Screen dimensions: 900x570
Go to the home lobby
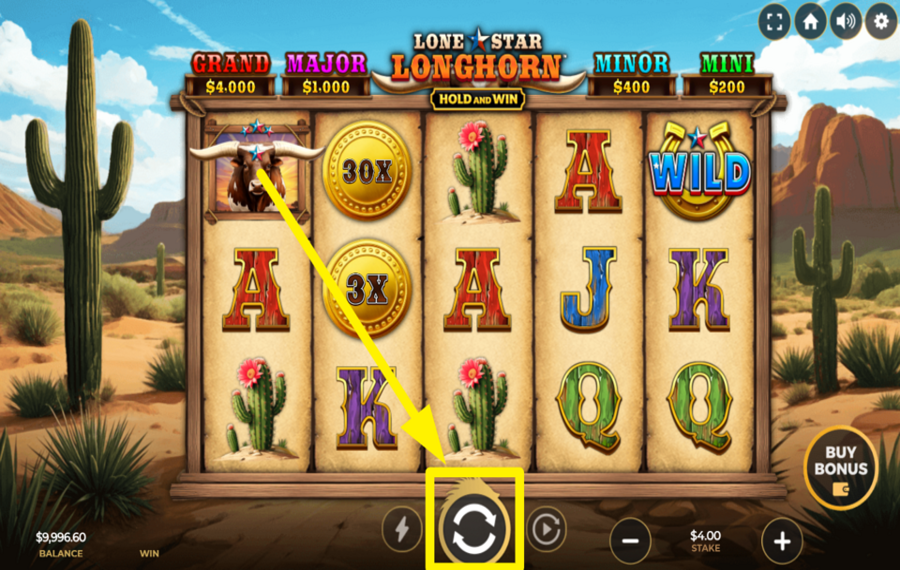click(x=809, y=21)
